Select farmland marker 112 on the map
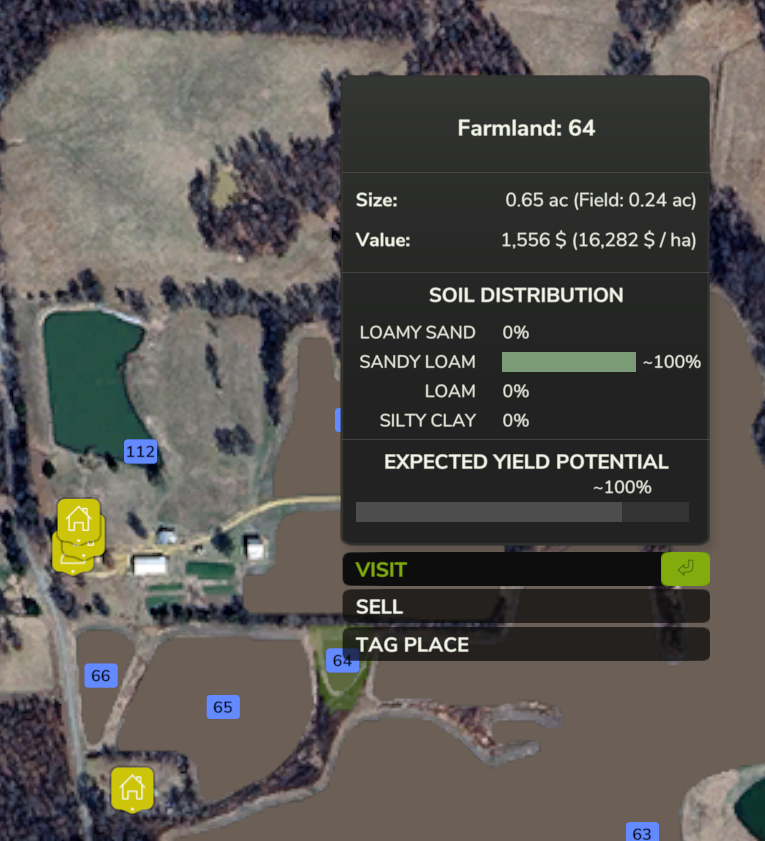Screen dimensions: 765x841 coord(141,452)
